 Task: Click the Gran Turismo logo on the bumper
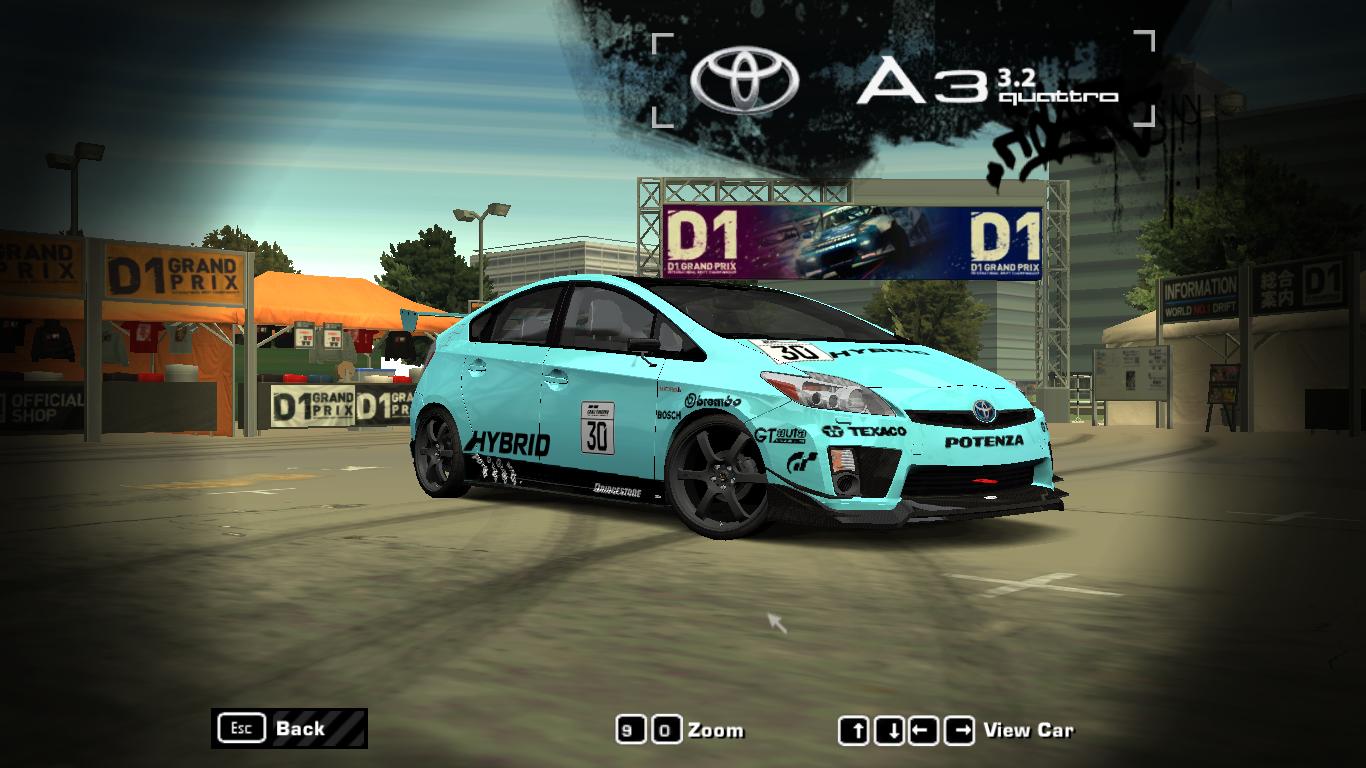[801, 458]
